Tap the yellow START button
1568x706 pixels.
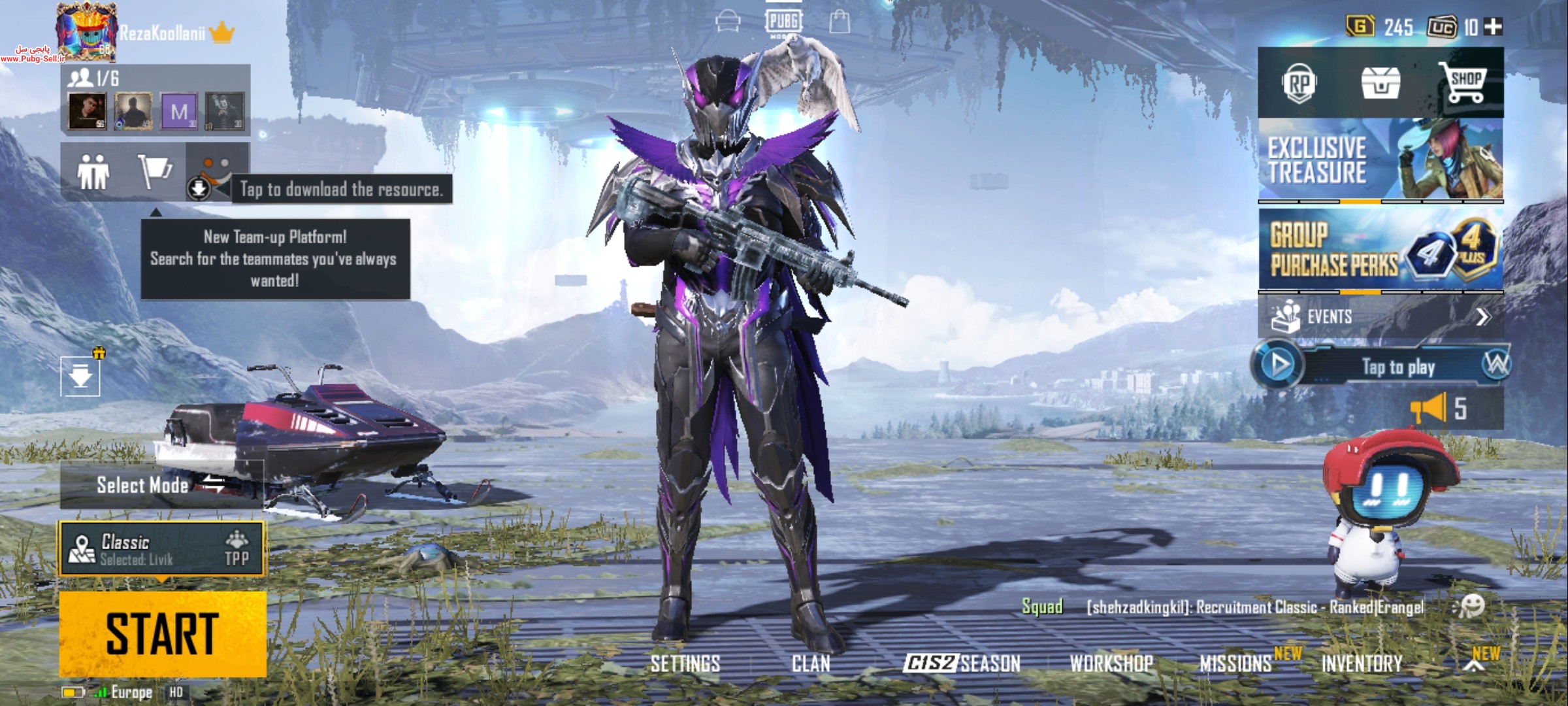tap(163, 633)
